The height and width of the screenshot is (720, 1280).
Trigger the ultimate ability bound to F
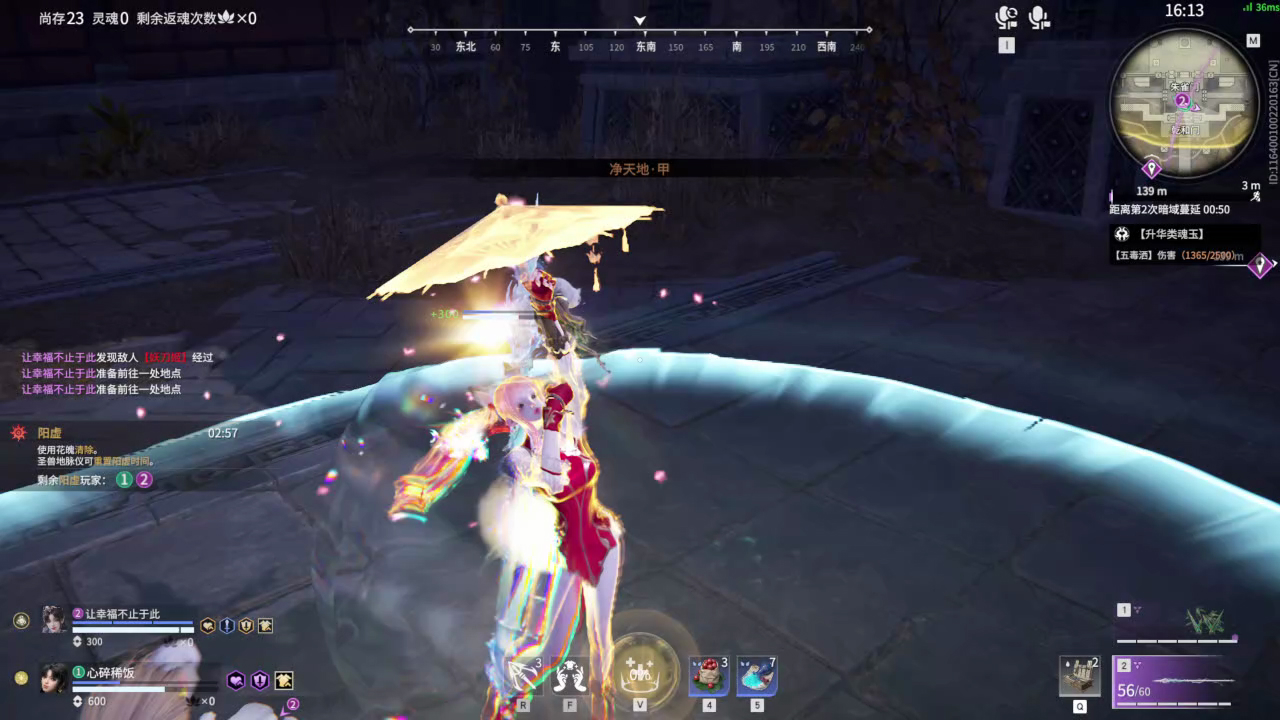[570, 675]
